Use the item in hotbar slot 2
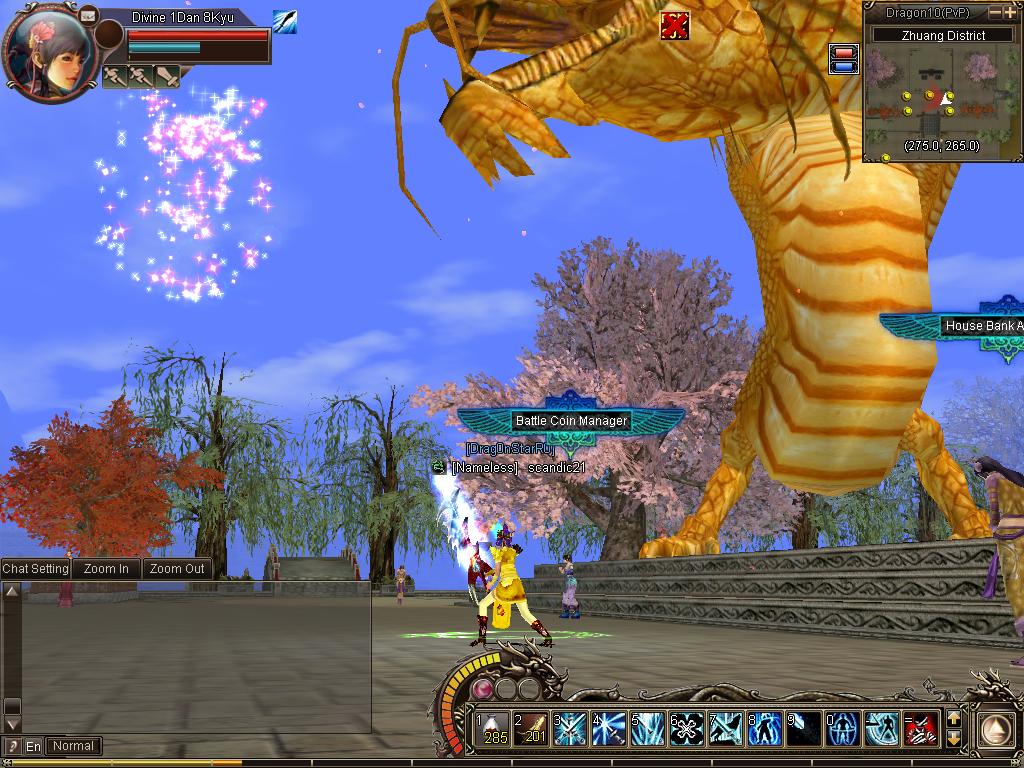This screenshot has height=768, width=1024. 531,728
